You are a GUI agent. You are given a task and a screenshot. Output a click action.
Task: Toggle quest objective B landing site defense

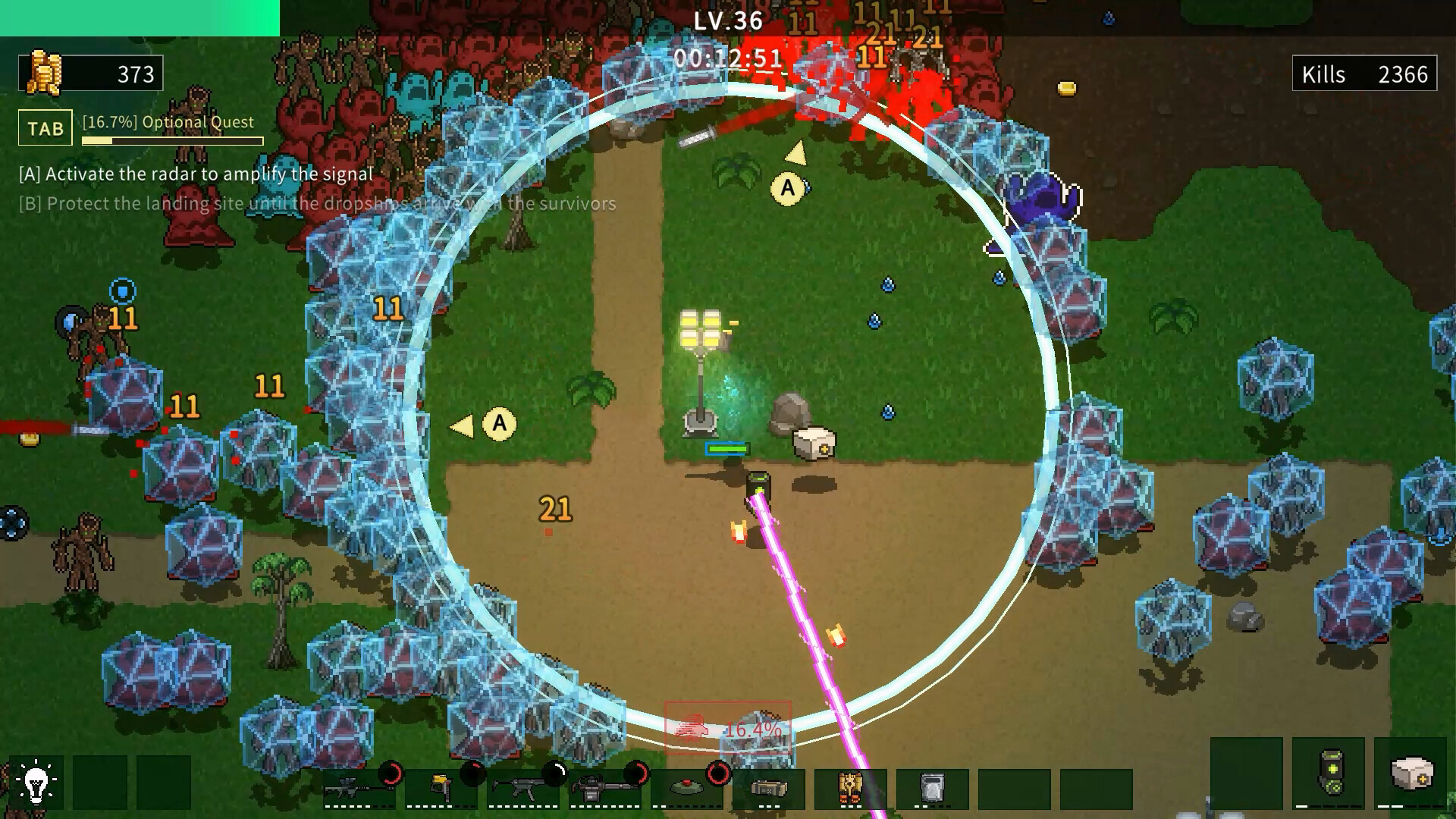pos(317,203)
